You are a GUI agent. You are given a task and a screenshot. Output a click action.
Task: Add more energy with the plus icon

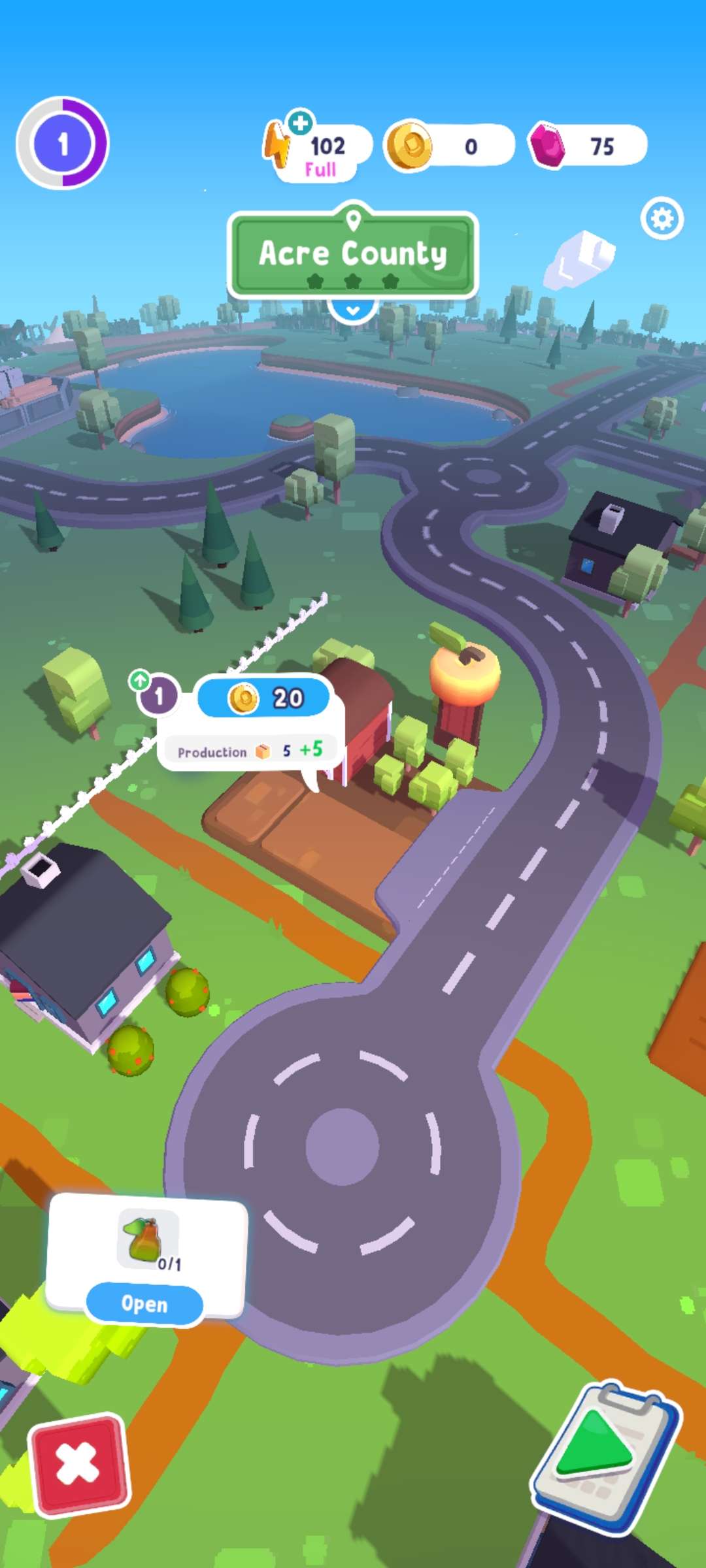pyautogui.click(x=300, y=122)
